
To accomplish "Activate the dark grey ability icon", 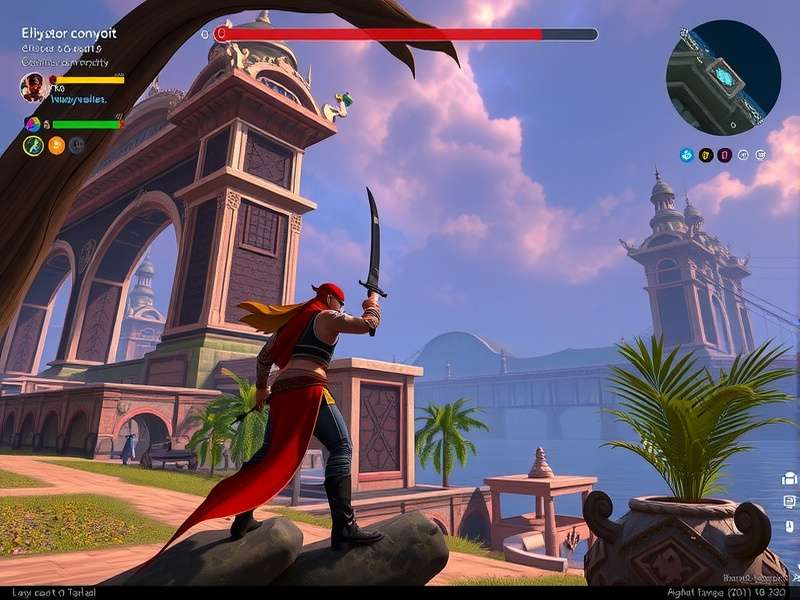I will click(x=77, y=146).
